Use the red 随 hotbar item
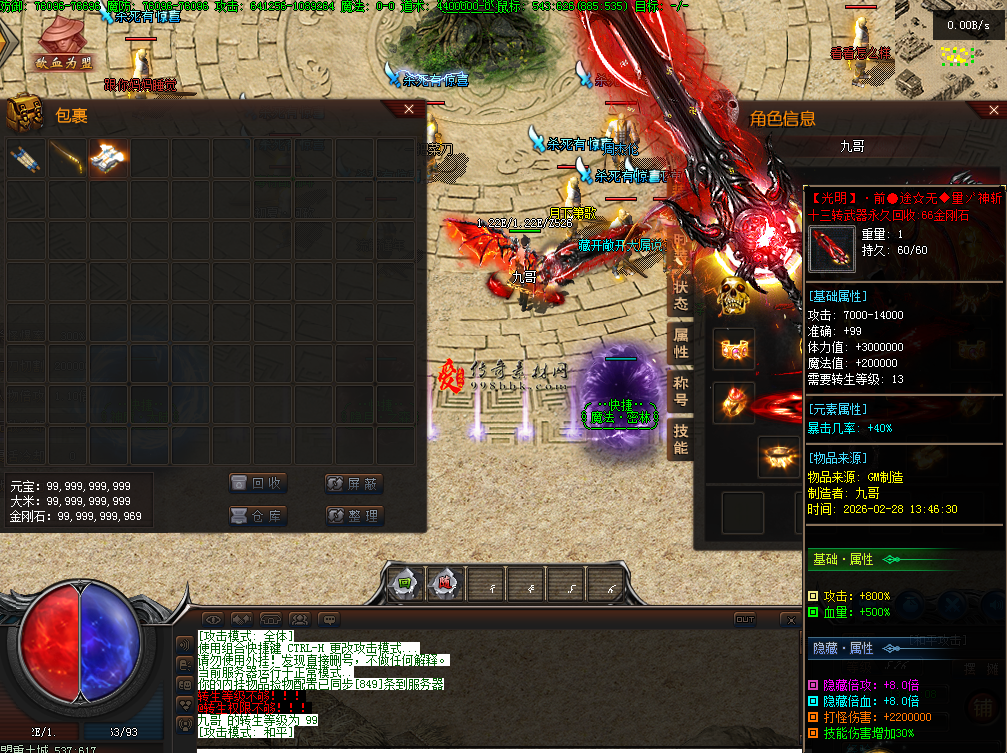The image size is (1007, 753). pyautogui.click(x=444, y=584)
